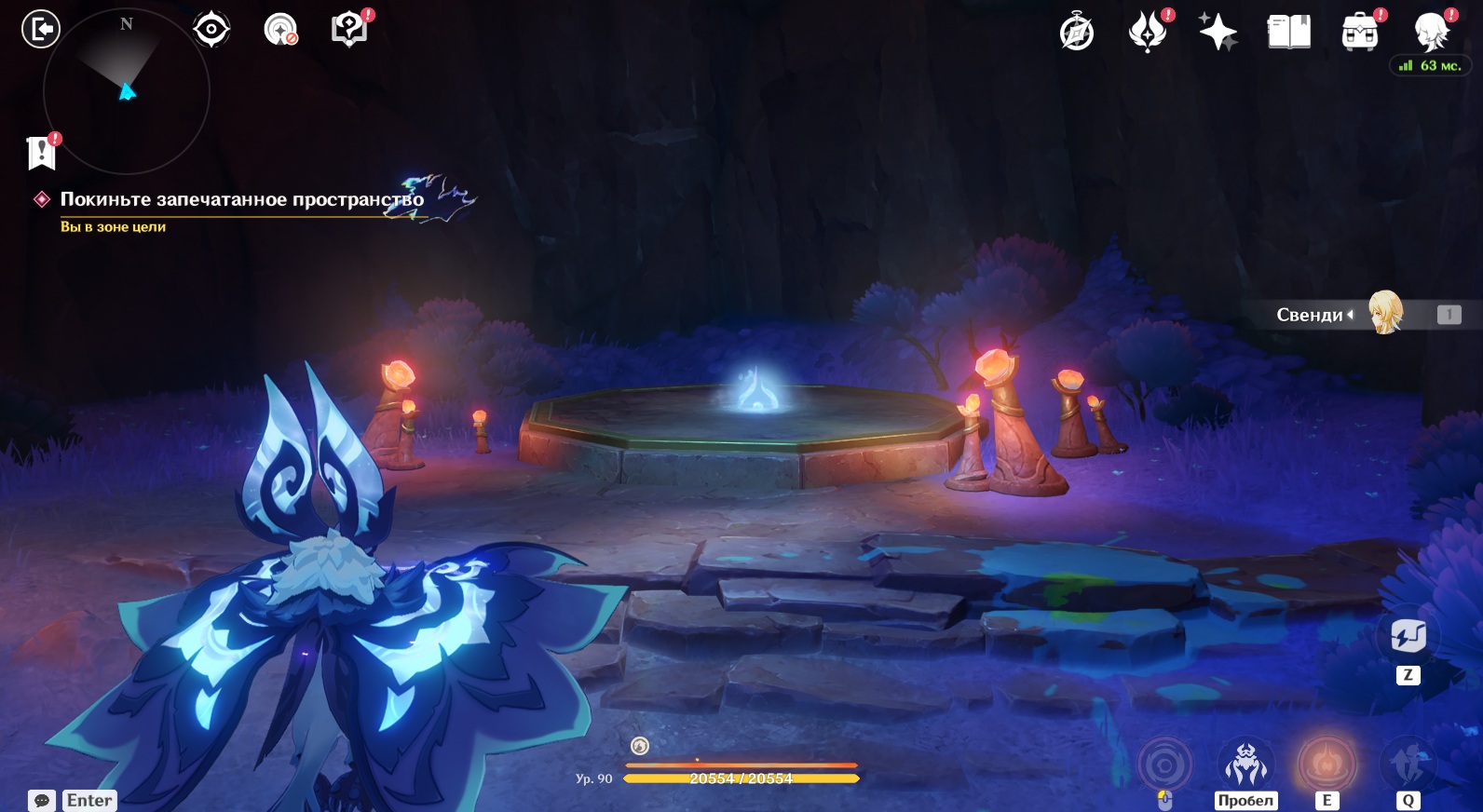Open the chat speech bubble
Viewport: 1483px width, 812px height.
click(42, 800)
